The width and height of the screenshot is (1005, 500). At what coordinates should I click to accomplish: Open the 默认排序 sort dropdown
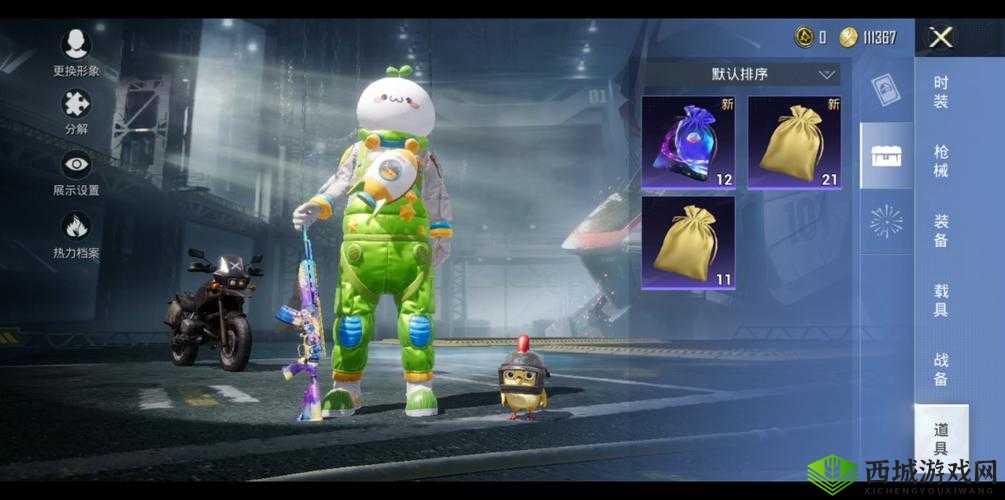(x=741, y=74)
